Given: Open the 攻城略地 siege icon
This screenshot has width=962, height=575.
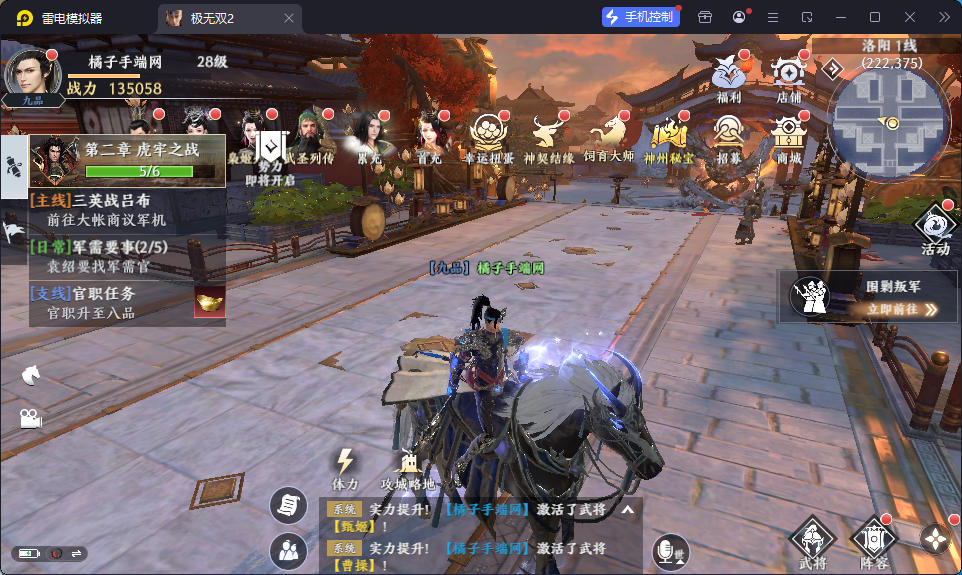Looking at the screenshot, I should tap(407, 469).
